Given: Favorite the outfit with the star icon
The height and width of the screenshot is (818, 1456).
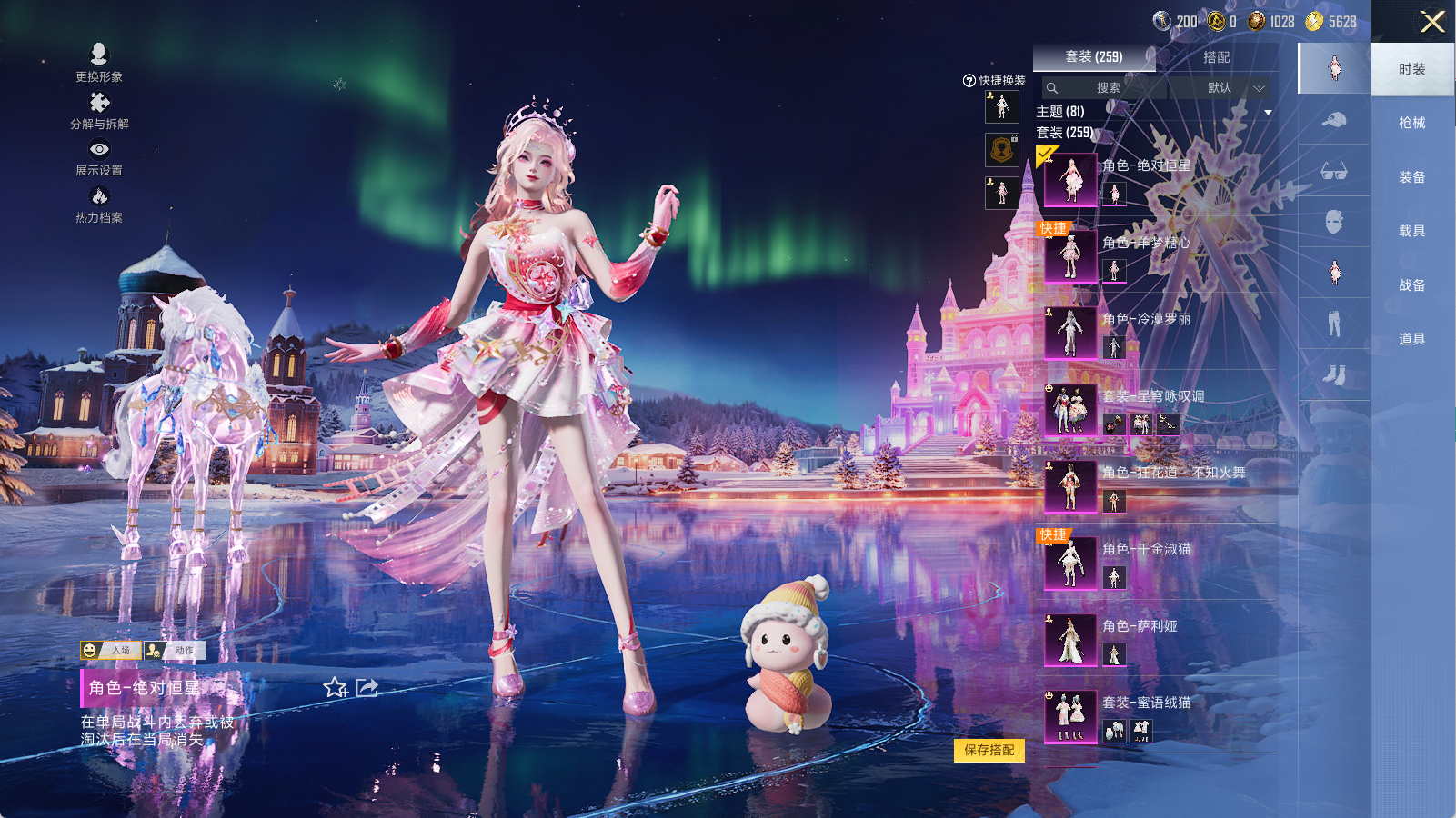Looking at the screenshot, I should click(335, 688).
